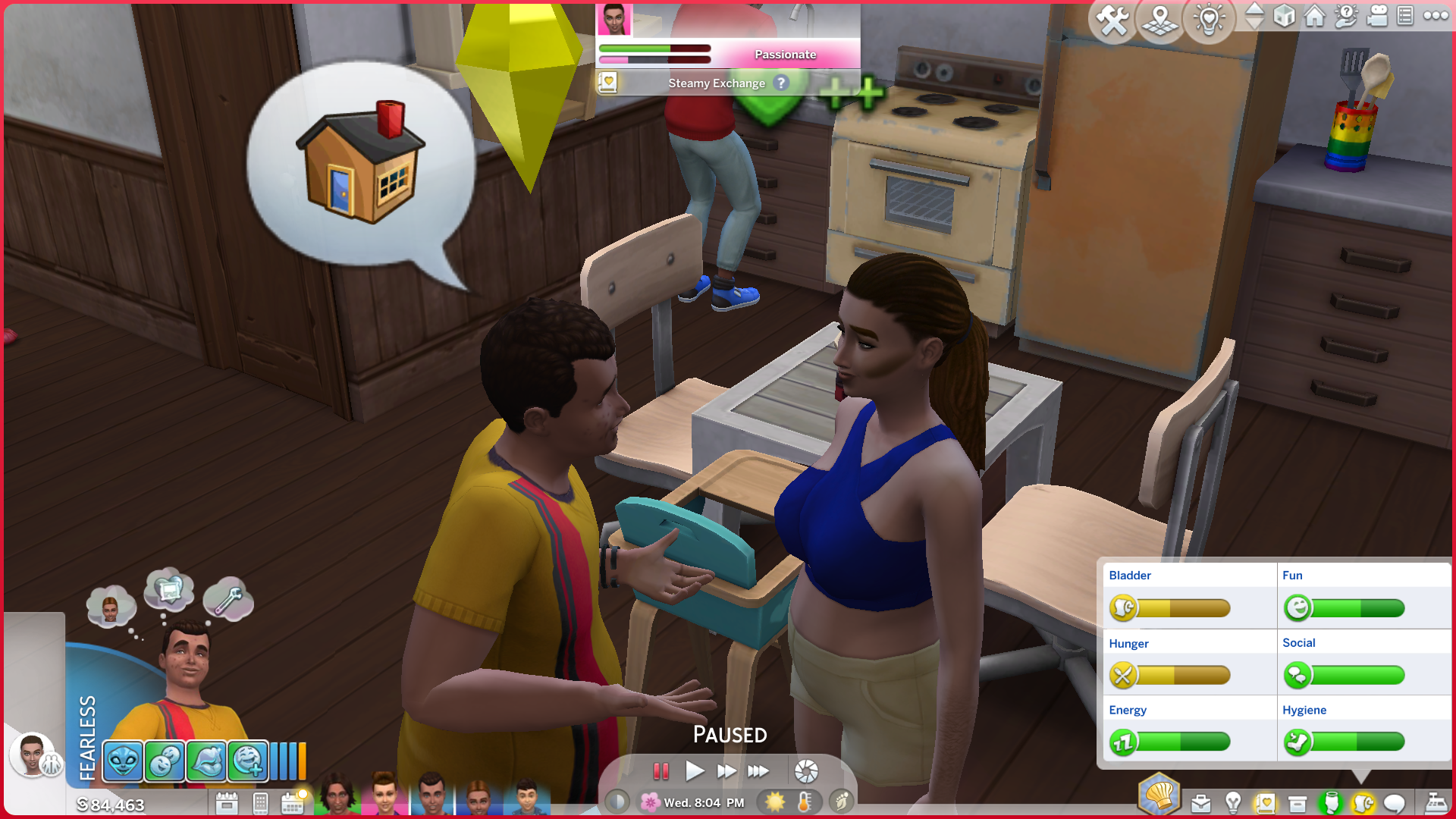The width and height of the screenshot is (1456, 819).
Task: Open the inventory box panel
Action: coord(1298,802)
